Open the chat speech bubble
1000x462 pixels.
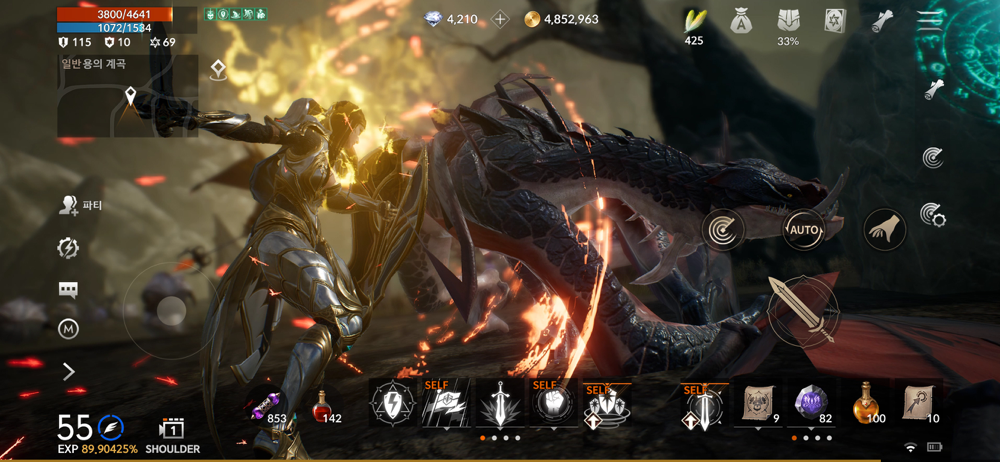tap(68, 290)
